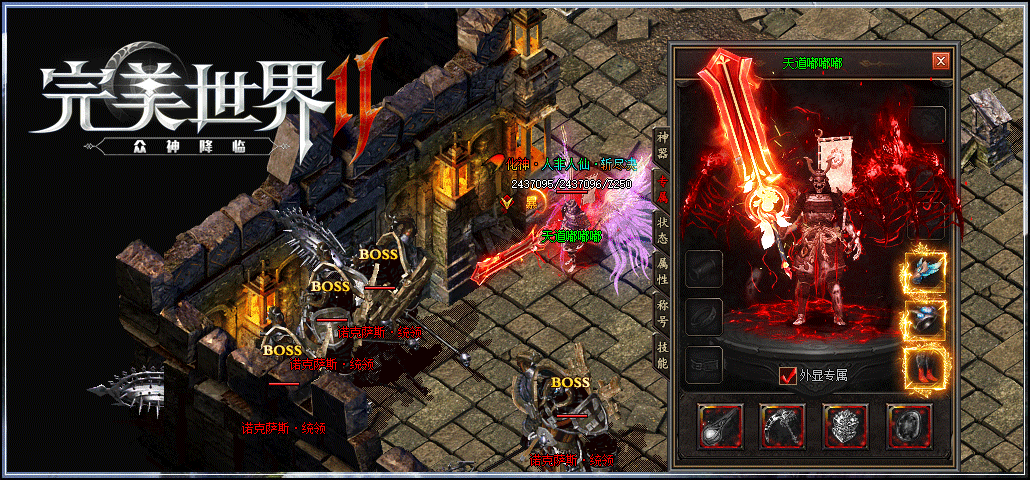Image resolution: width=1030 pixels, height=480 pixels.
Task: Select the red boots equipment slot
Action: pyautogui.click(x=925, y=368)
